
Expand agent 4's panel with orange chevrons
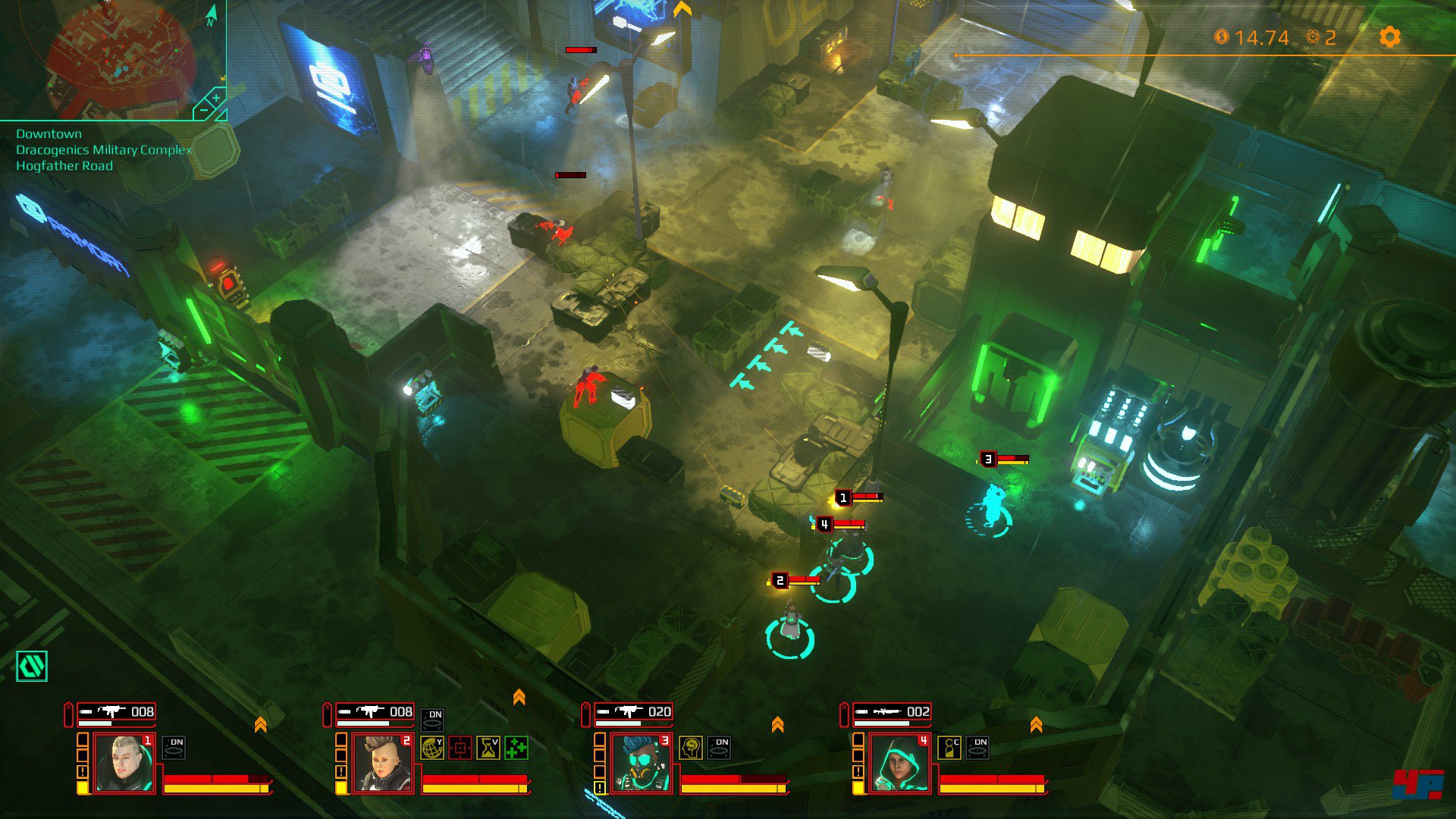pyautogui.click(x=1036, y=725)
